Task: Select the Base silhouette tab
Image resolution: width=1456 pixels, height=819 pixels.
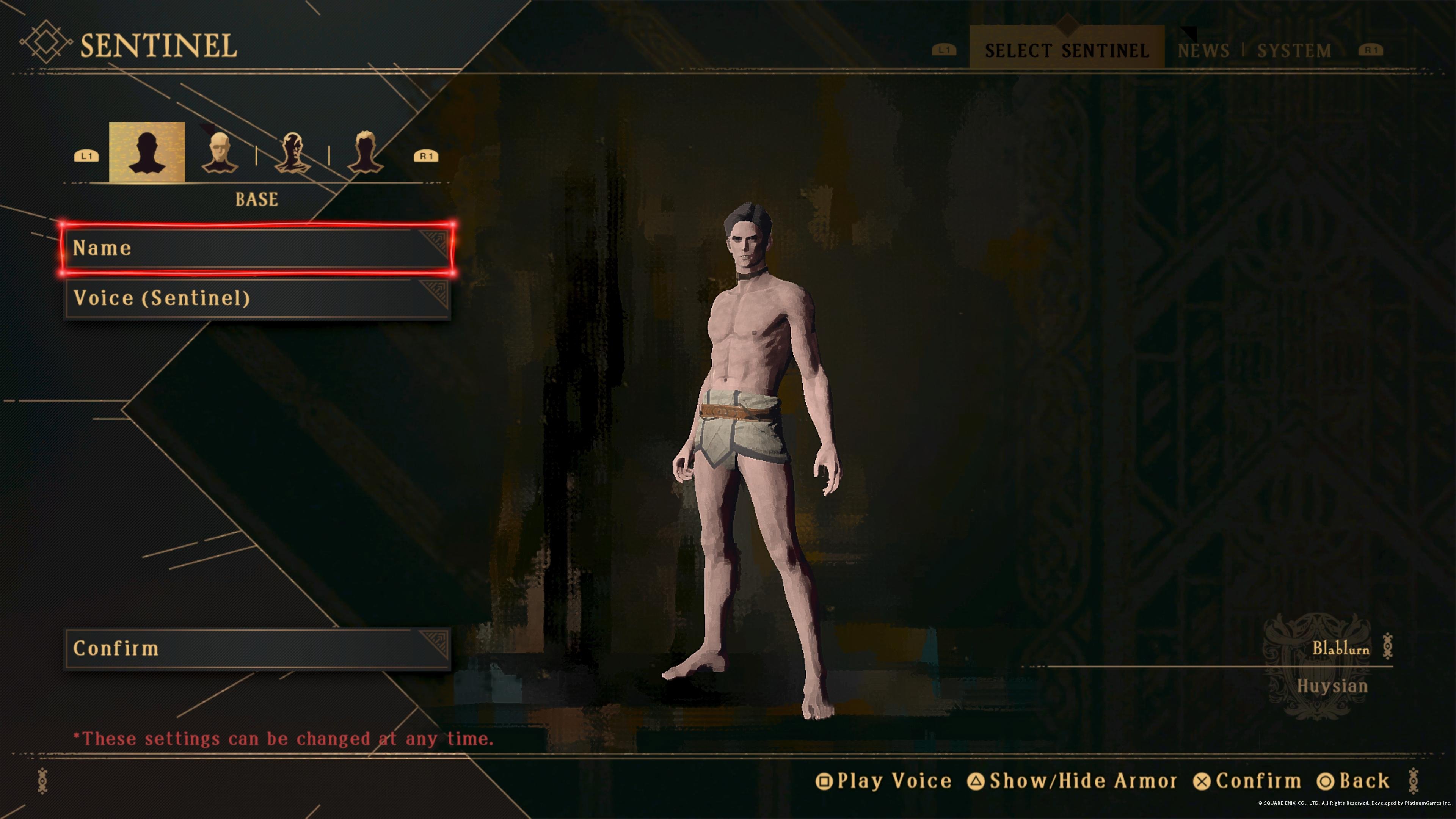Action: point(147,152)
